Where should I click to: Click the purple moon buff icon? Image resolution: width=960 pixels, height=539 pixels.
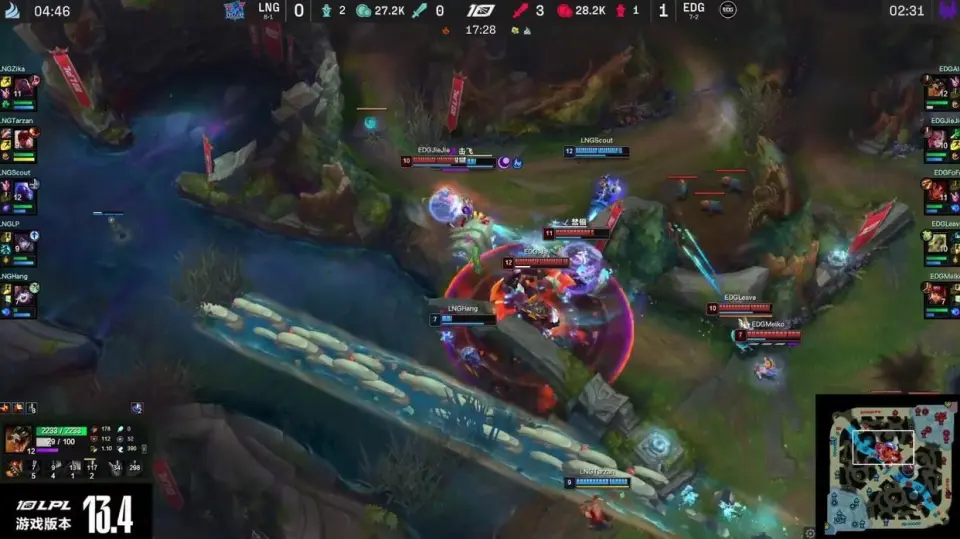pyautogui.click(x=505, y=161)
